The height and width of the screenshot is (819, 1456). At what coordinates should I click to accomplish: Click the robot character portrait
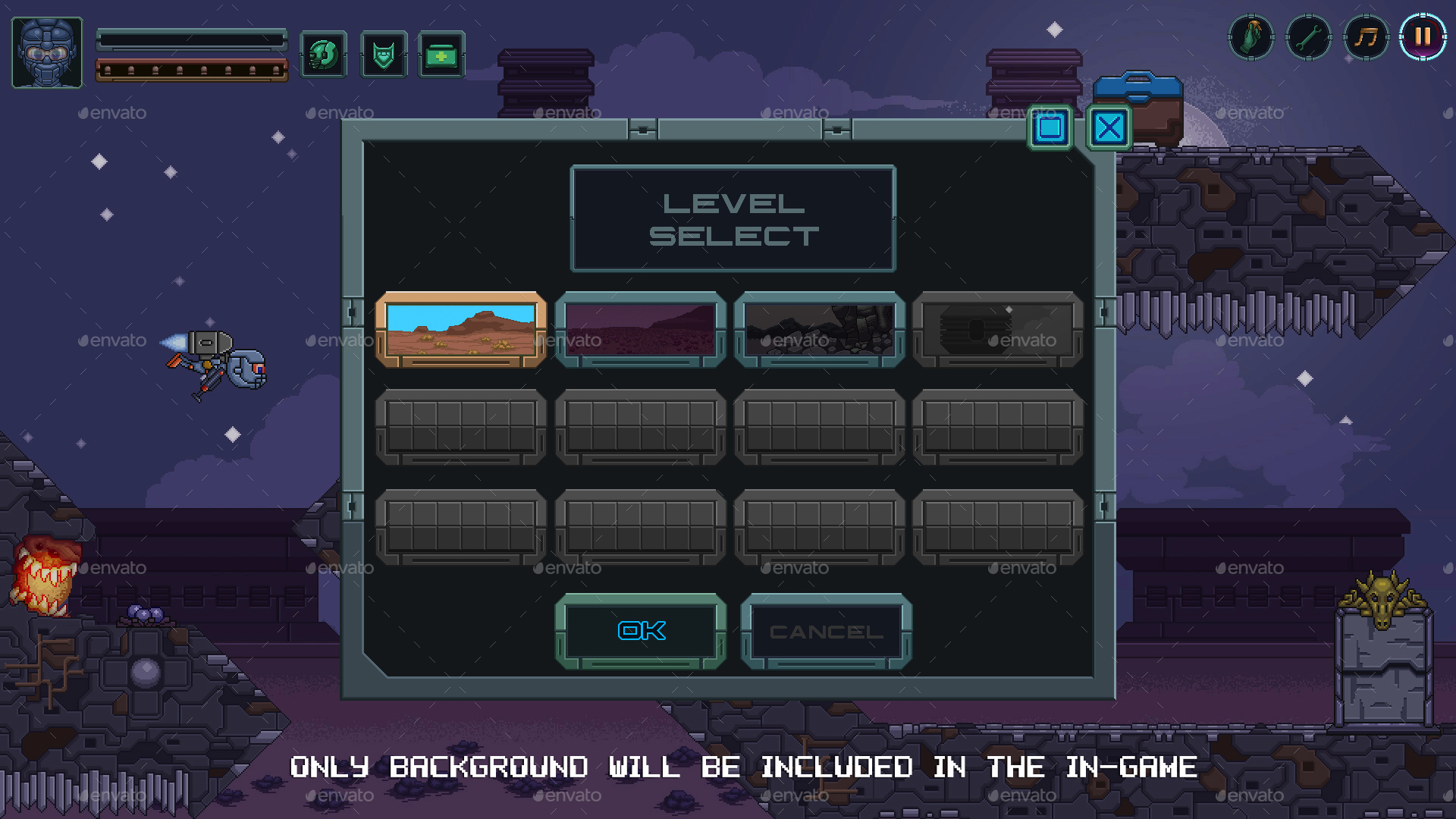(46, 52)
